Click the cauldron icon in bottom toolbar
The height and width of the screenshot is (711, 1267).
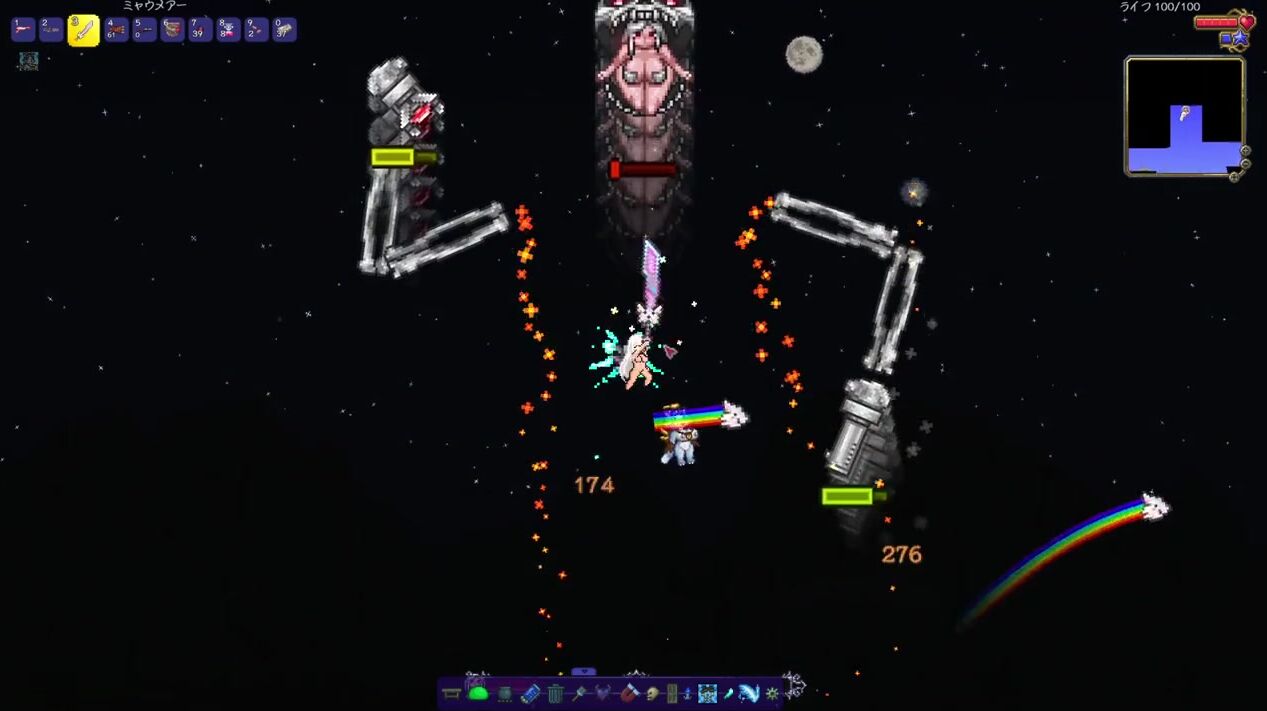505,693
